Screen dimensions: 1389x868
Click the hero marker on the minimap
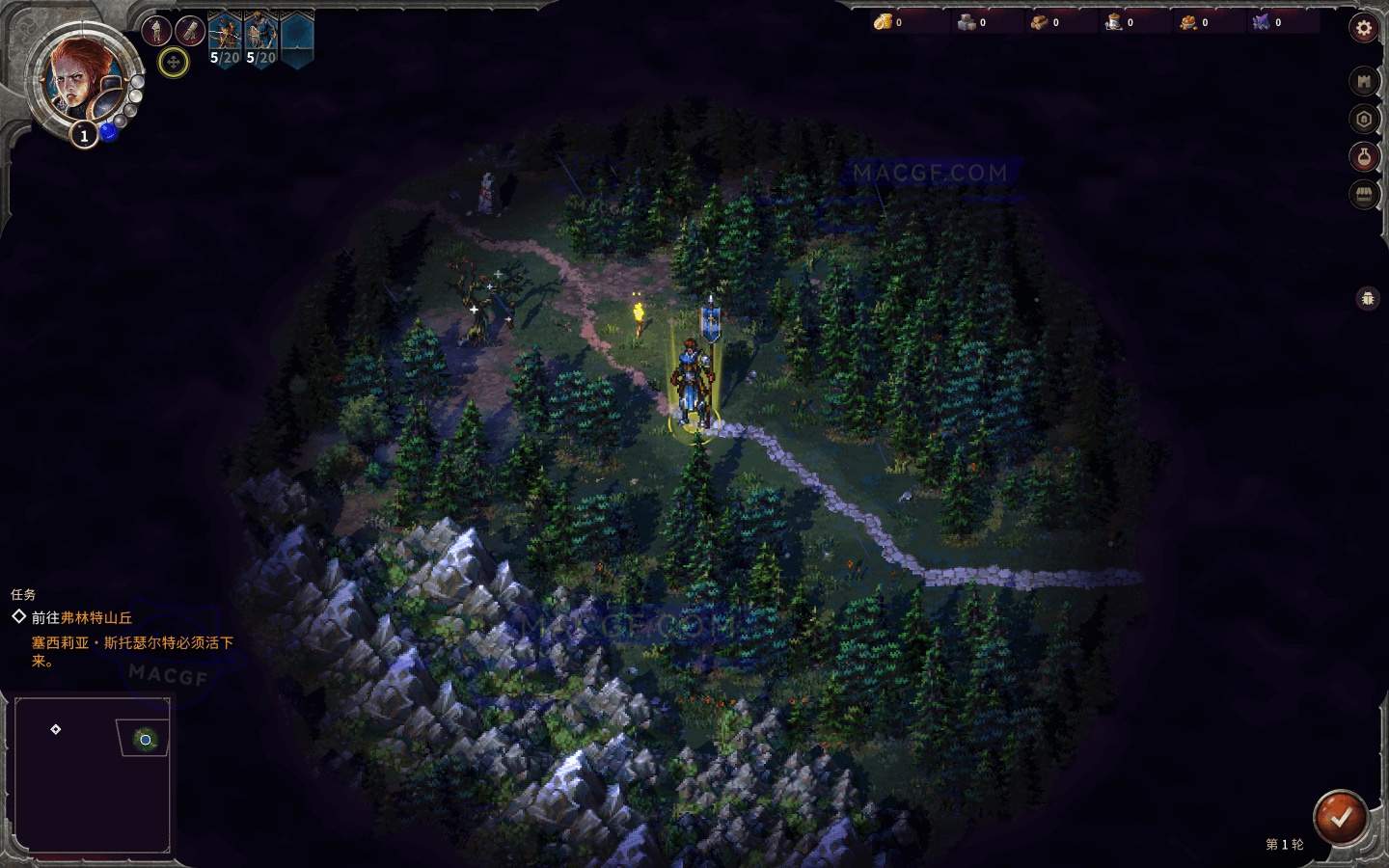145,740
